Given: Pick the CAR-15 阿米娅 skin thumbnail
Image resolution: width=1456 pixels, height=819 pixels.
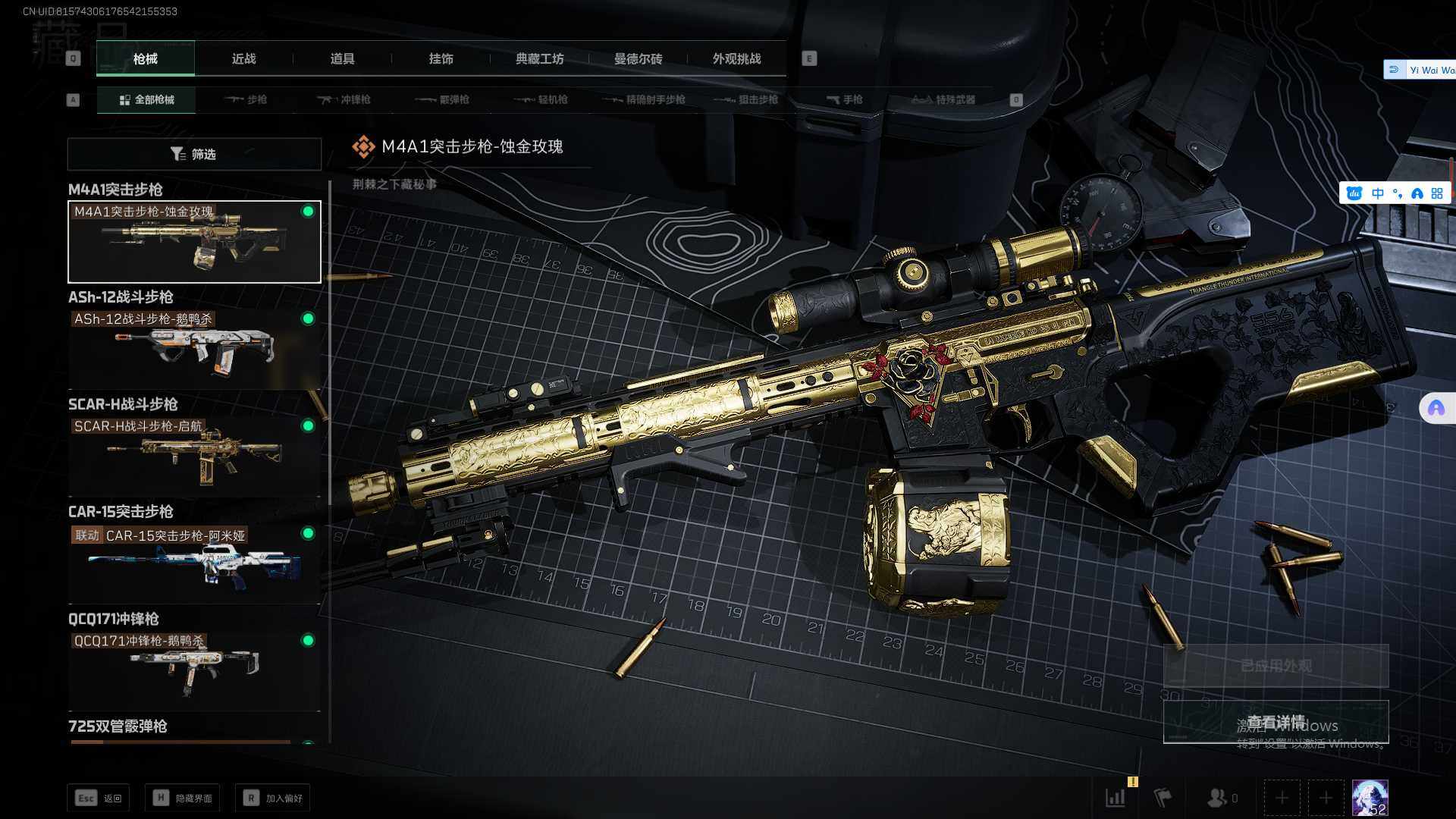Looking at the screenshot, I should [x=194, y=564].
